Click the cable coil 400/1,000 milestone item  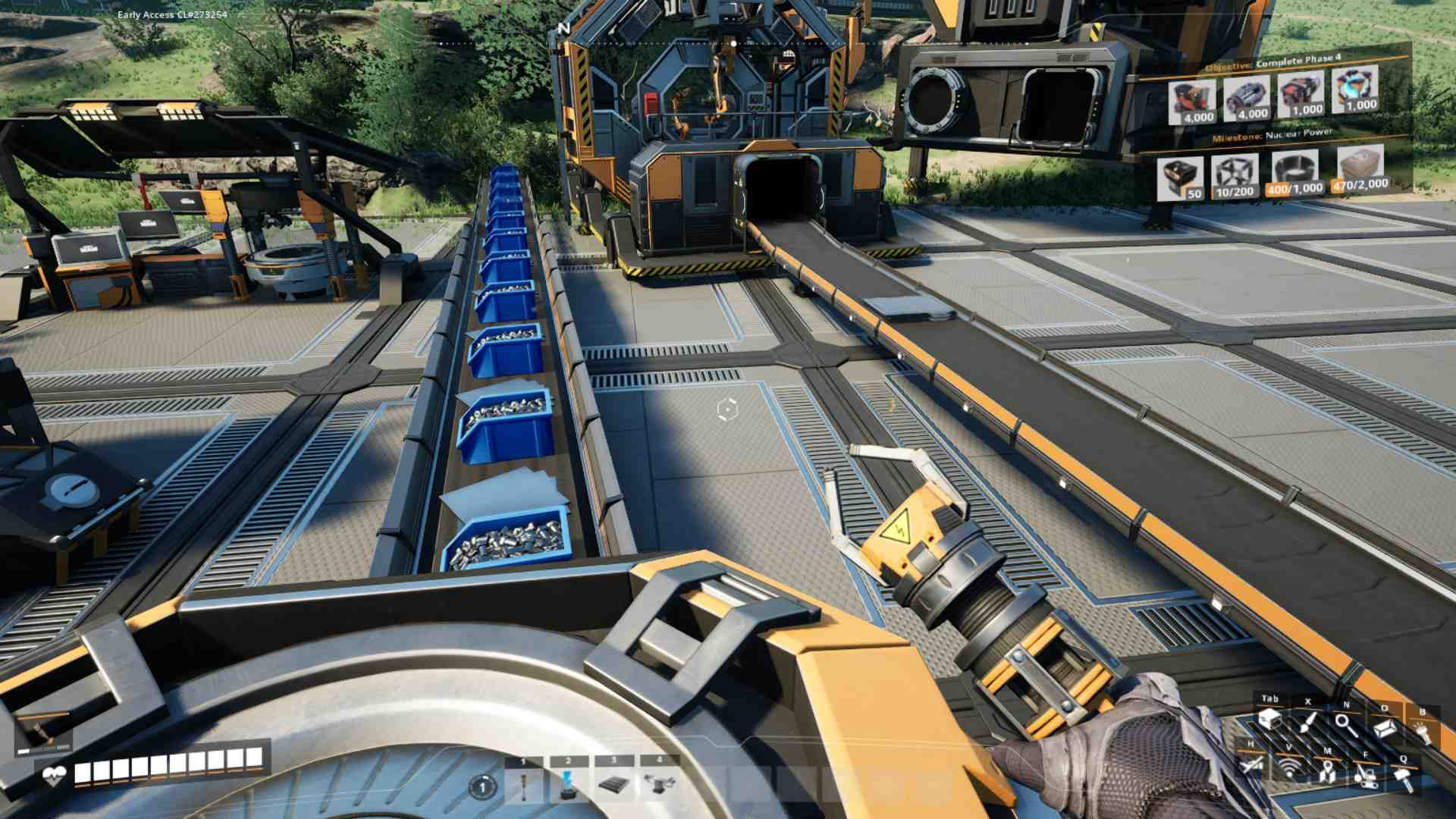click(1294, 173)
